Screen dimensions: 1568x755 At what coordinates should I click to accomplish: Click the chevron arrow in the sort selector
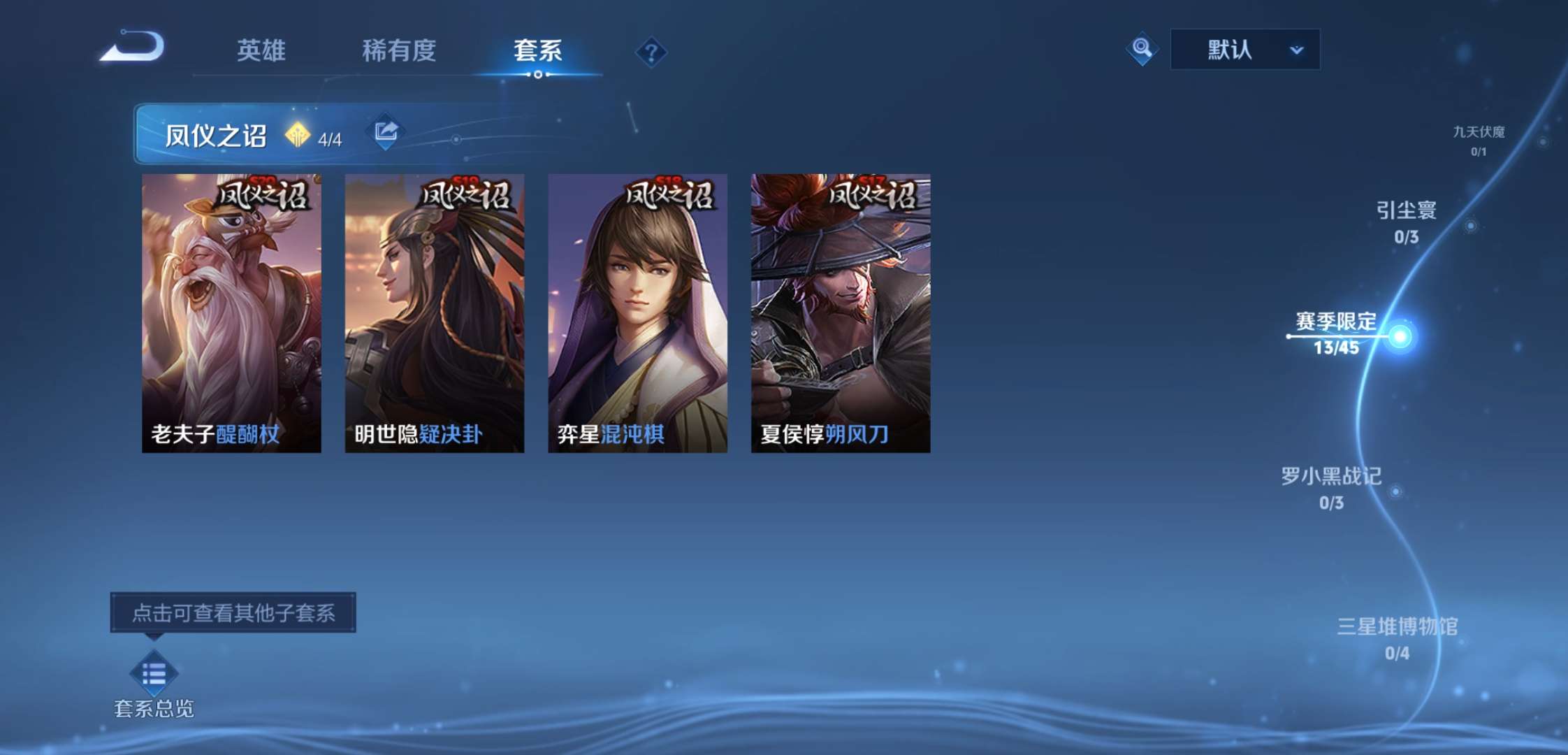[x=1298, y=50]
